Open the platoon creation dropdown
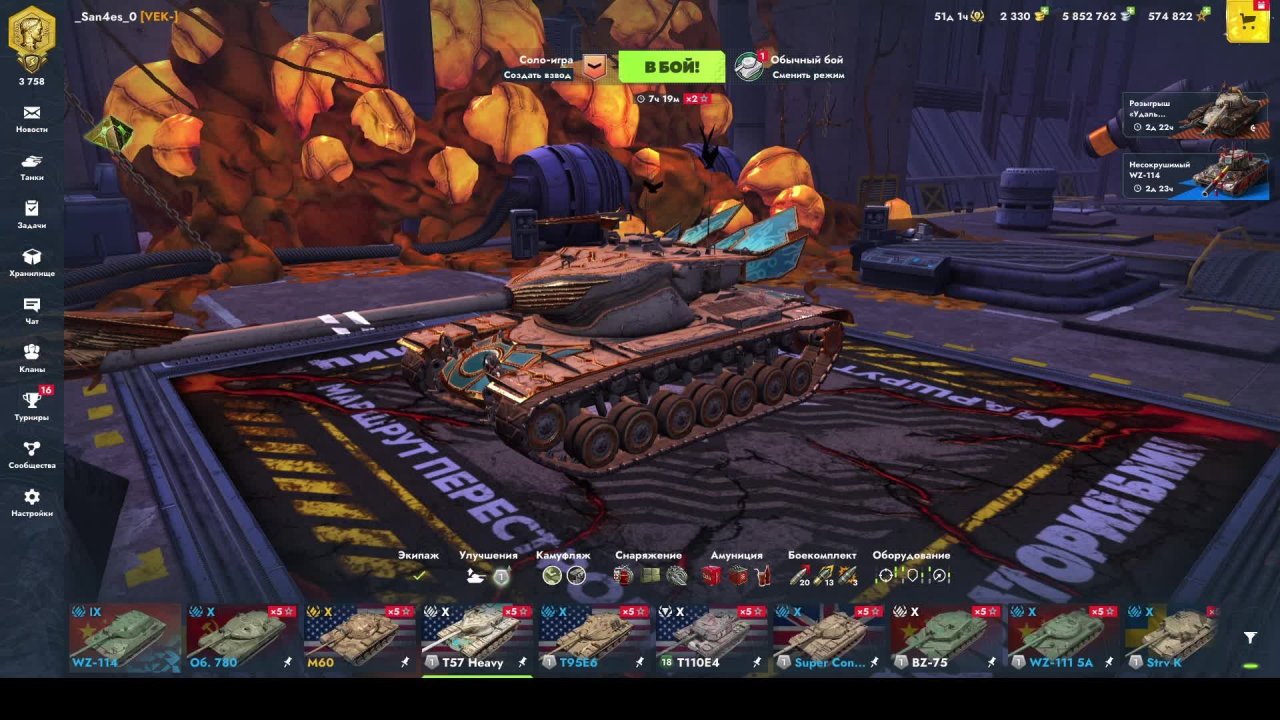This screenshot has height=720, width=1280. tap(595, 67)
